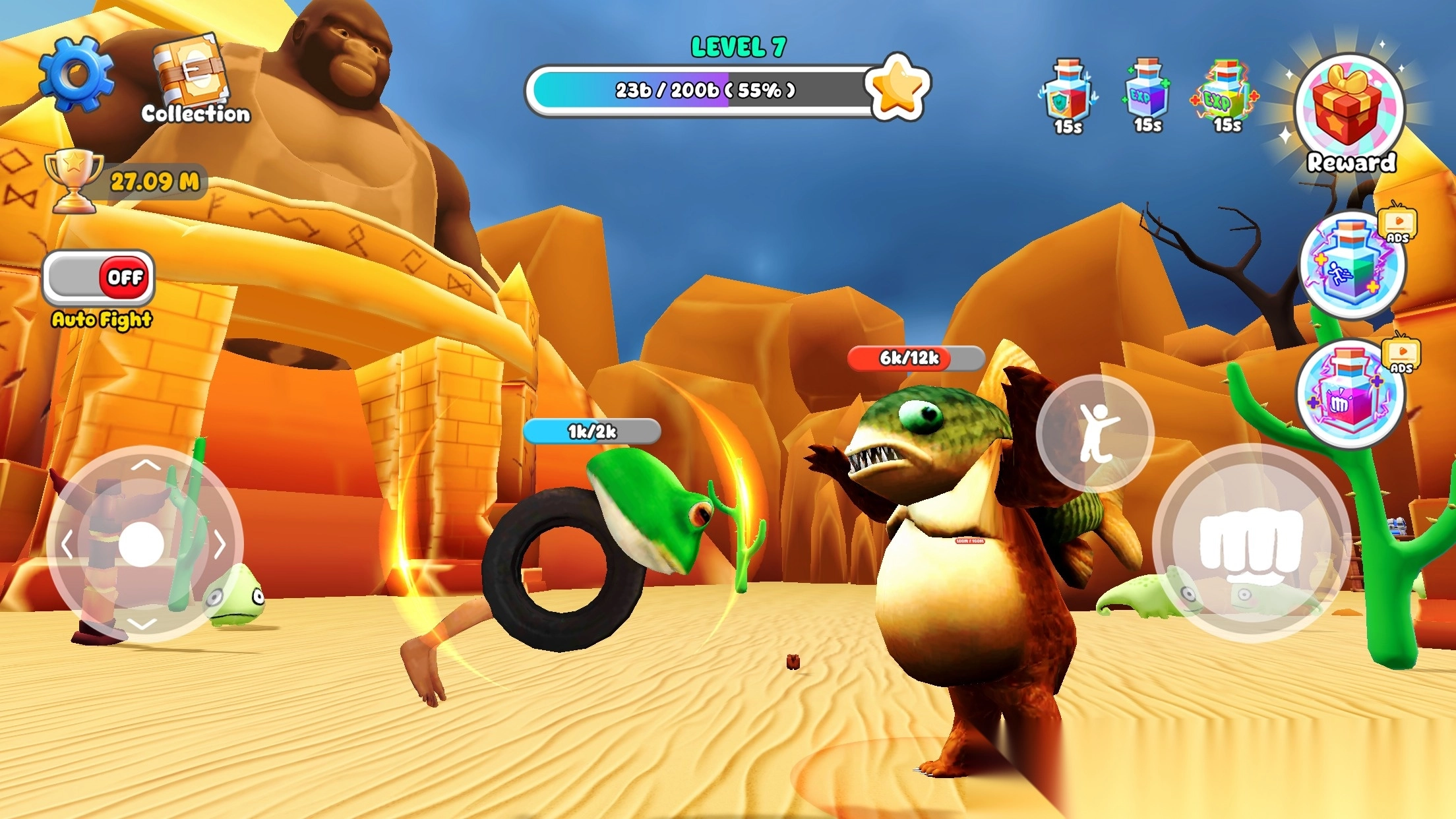Tap the joystick's right arrow
The image size is (1456, 819).
pos(220,545)
